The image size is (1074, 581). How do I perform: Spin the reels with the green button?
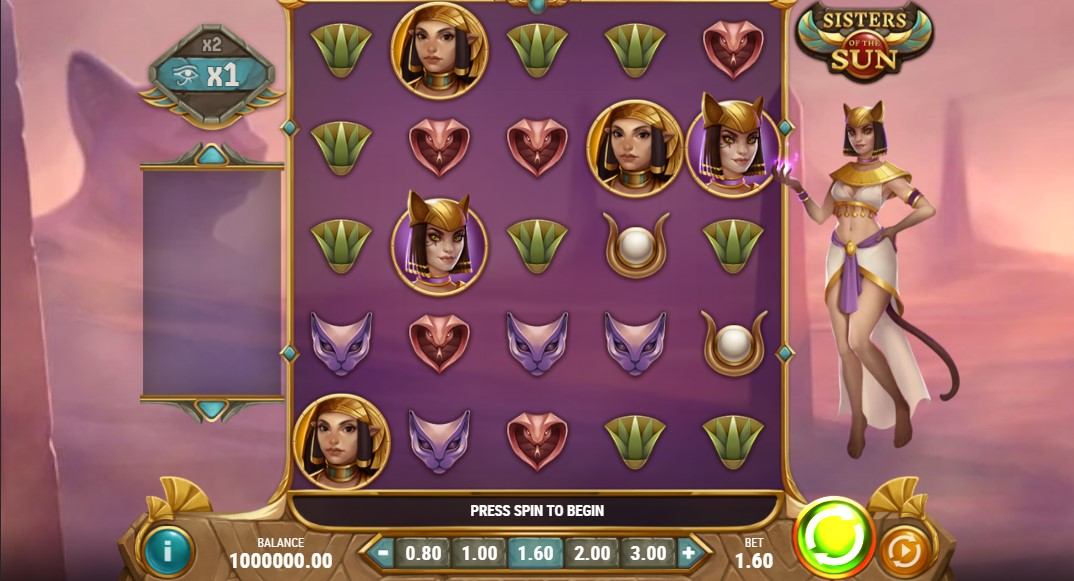pyautogui.click(x=833, y=536)
